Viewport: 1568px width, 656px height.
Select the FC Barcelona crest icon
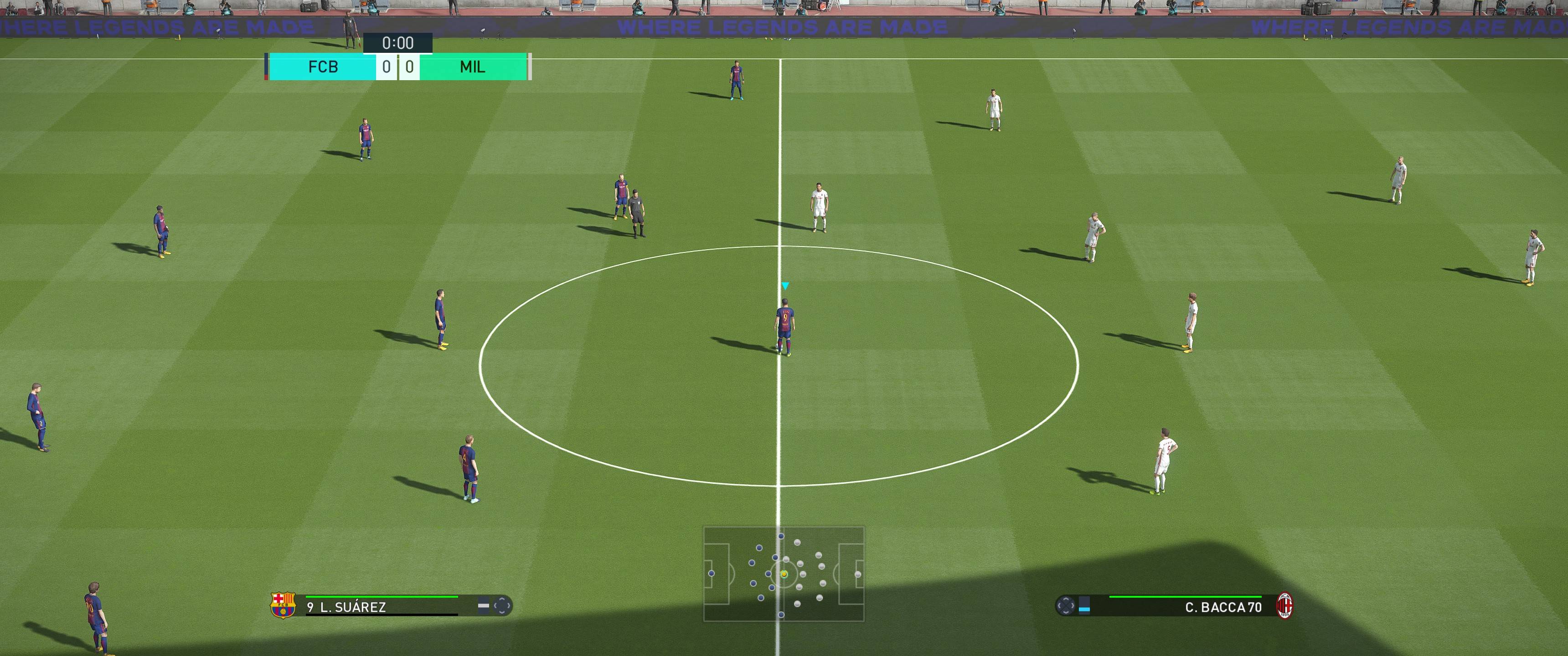coord(283,605)
